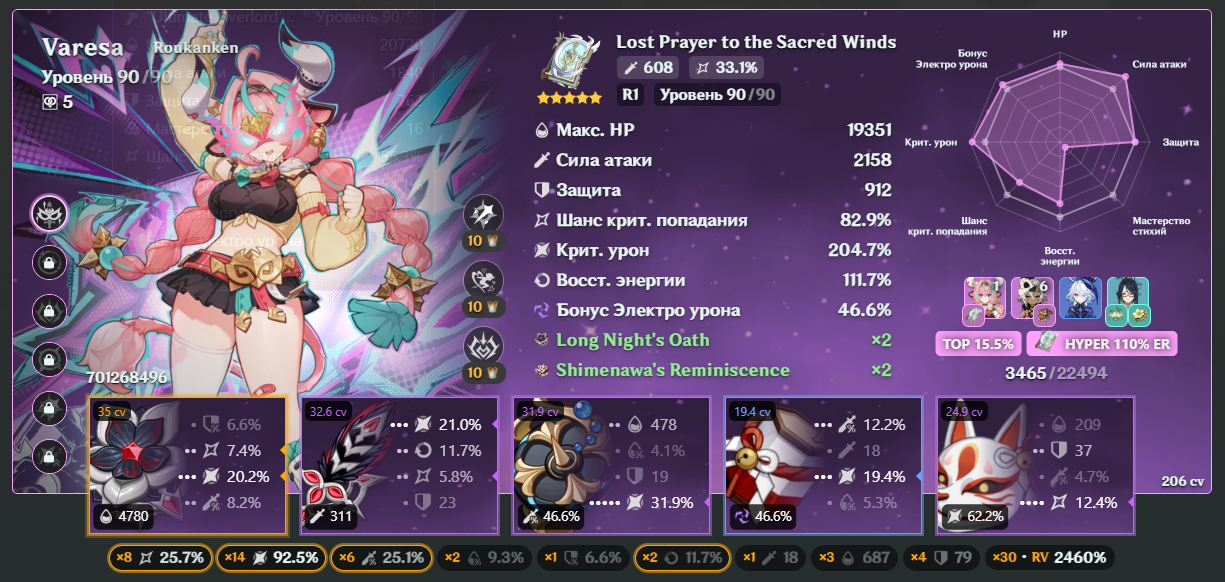Choose the goblet artifact with 19.4 cv

822,464
